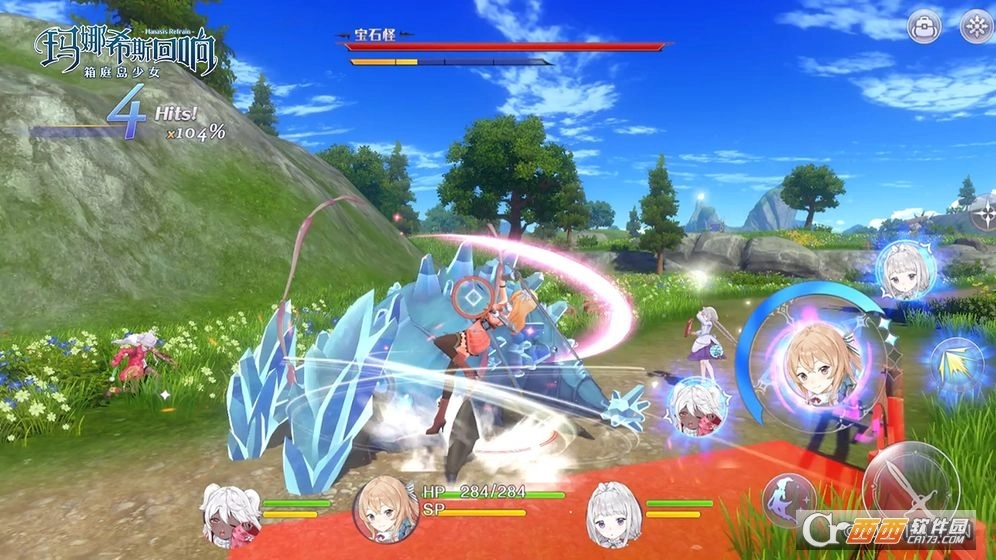Open the bag icon at top
996x560 pixels.
[x=925, y=27]
